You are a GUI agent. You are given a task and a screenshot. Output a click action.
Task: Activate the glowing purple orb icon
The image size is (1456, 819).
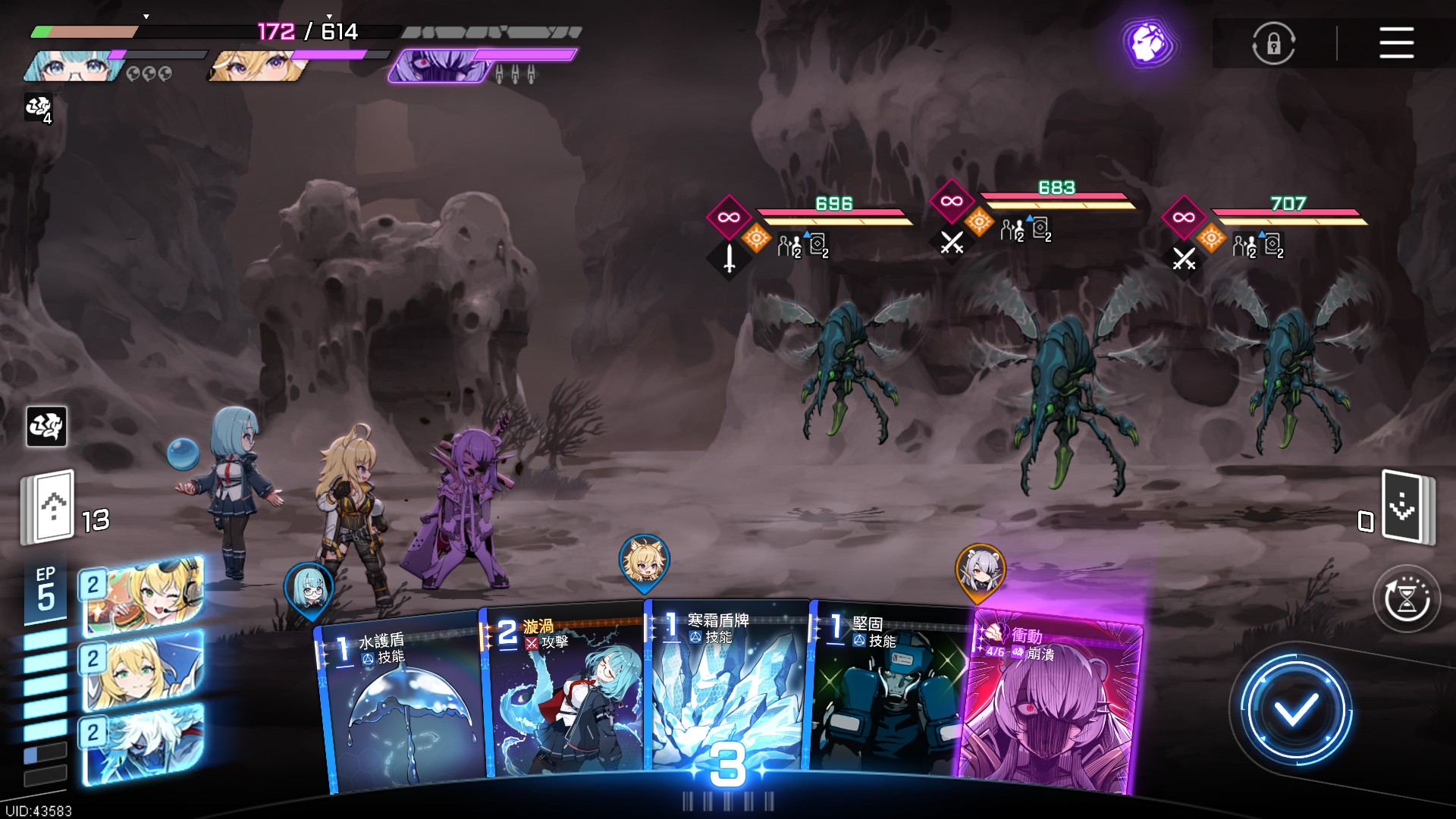pyautogui.click(x=1148, y=42)
